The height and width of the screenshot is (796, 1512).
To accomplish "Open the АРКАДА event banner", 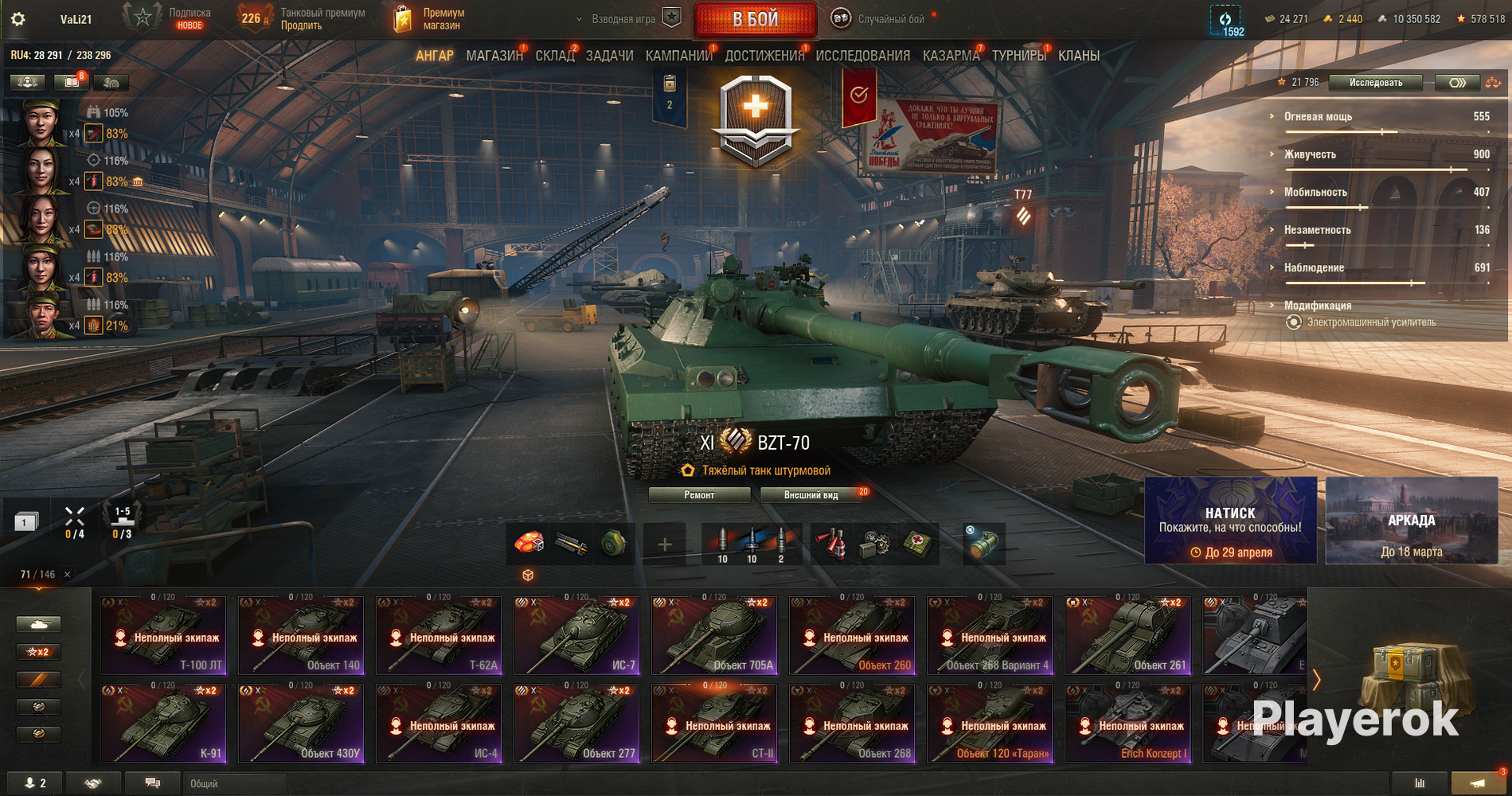I will pyautogui.click(x=1411, y=521).
